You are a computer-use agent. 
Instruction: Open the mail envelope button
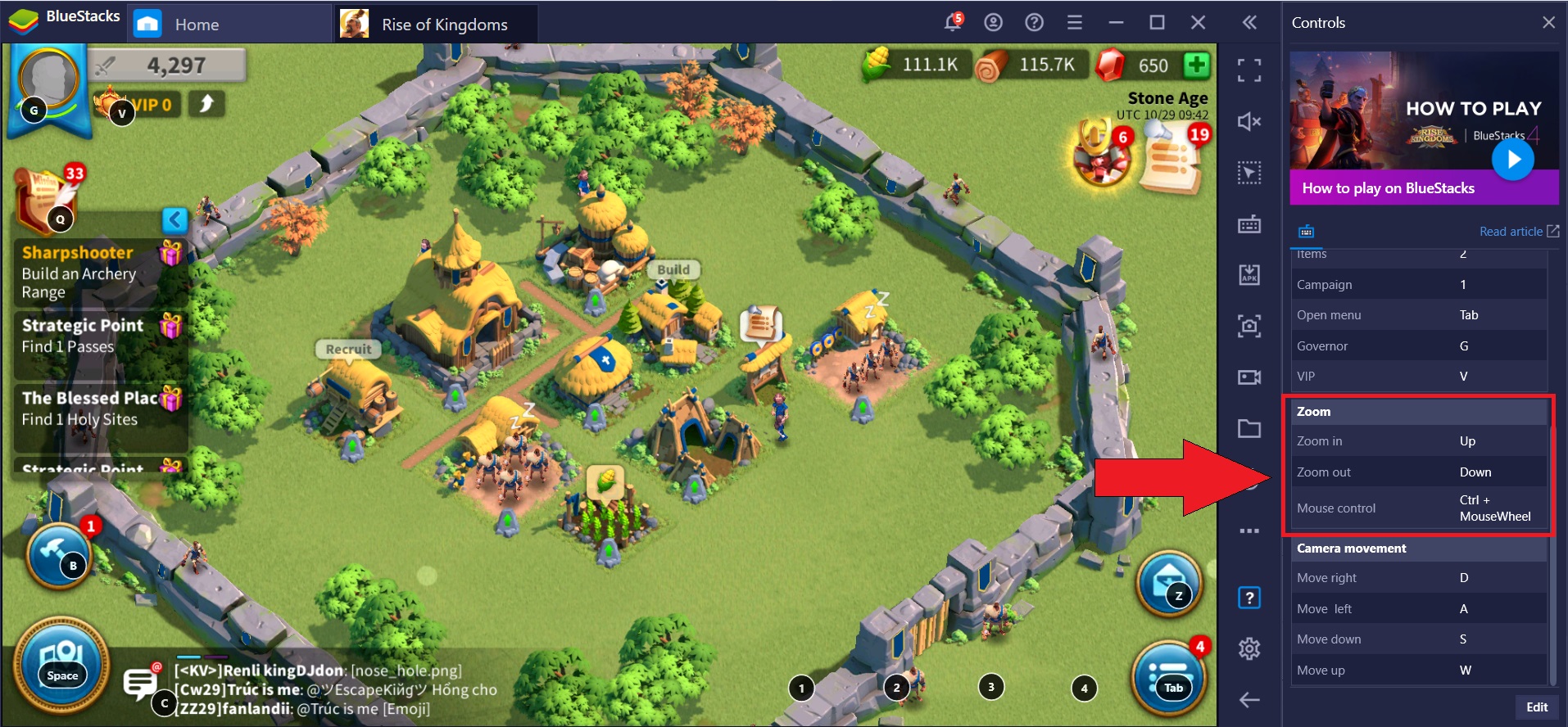pyautogui.click(x=1169, y=583)
